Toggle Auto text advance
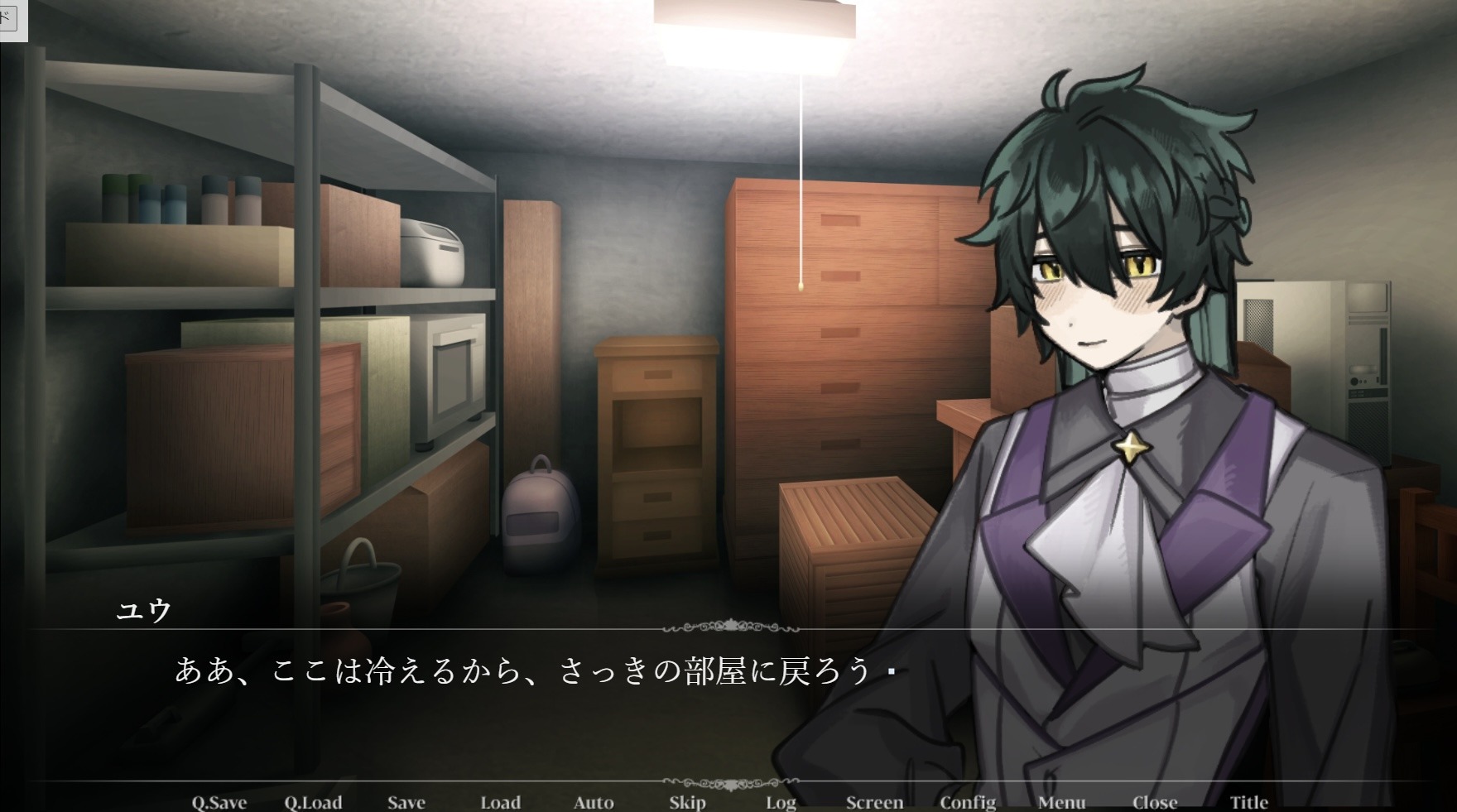This screenshot has height=812, width=1457. 594,802
